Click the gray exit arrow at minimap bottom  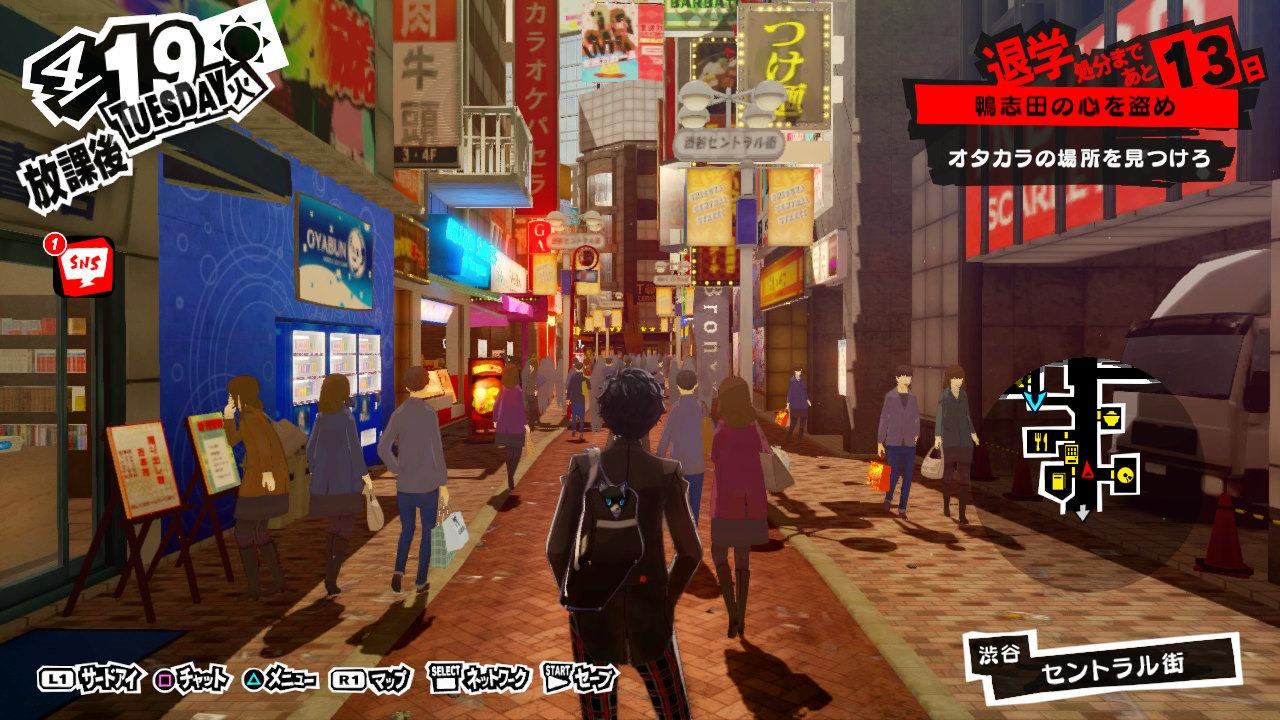(1082, 512)
